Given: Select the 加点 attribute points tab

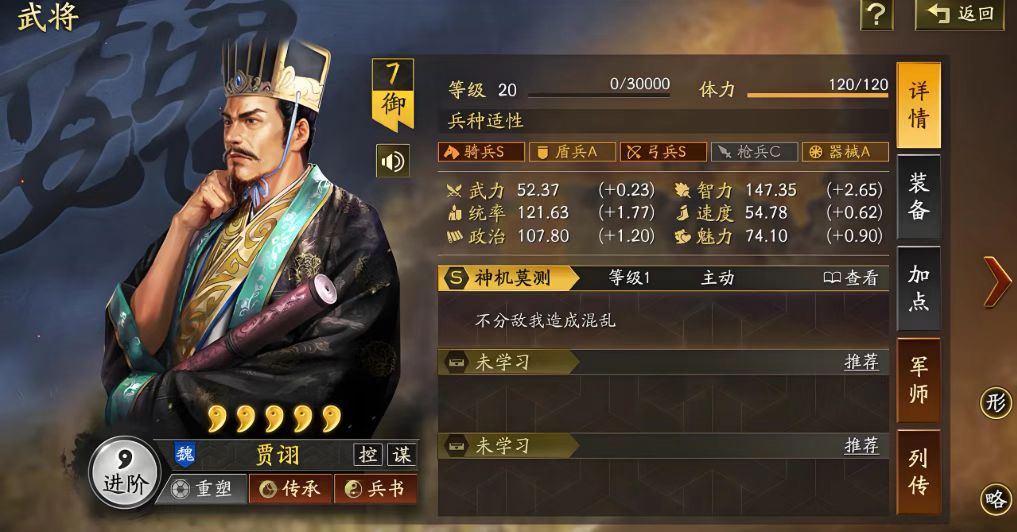Looking at the screenshot, I should point(918,288).
